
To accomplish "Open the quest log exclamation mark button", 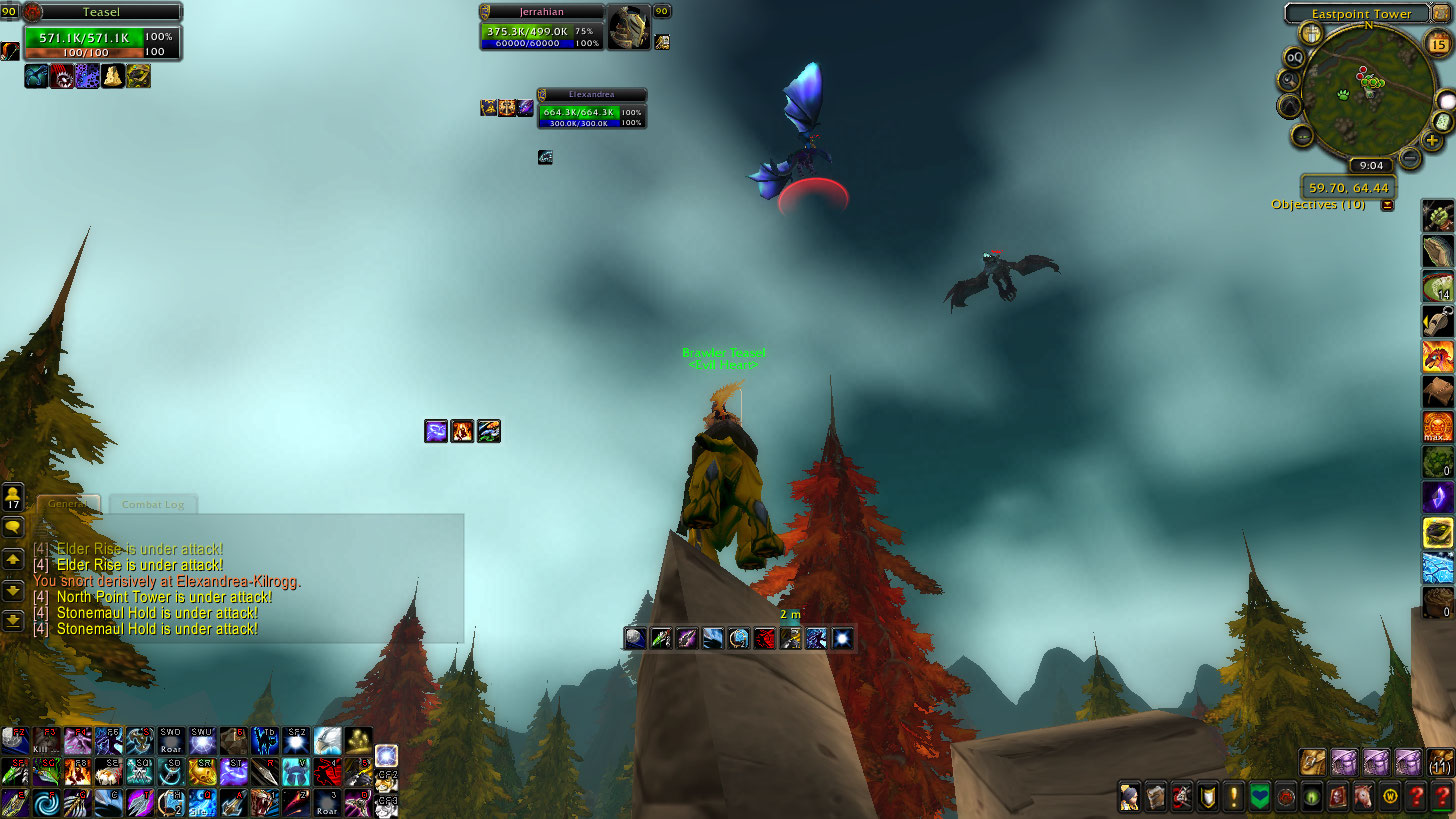I will [1233, 797].
